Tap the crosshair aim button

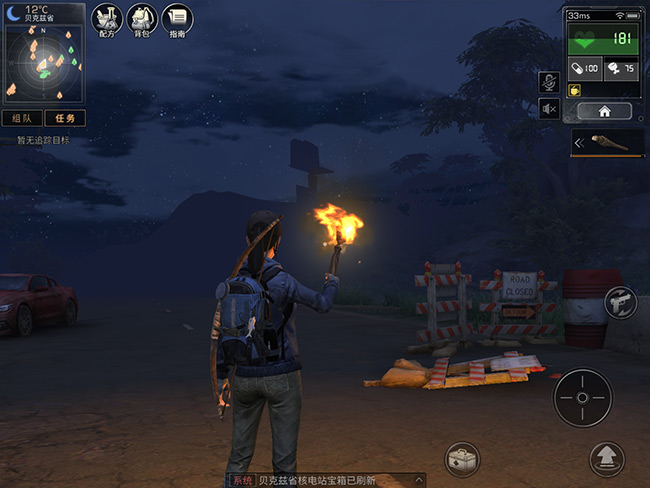click(582, 397)
